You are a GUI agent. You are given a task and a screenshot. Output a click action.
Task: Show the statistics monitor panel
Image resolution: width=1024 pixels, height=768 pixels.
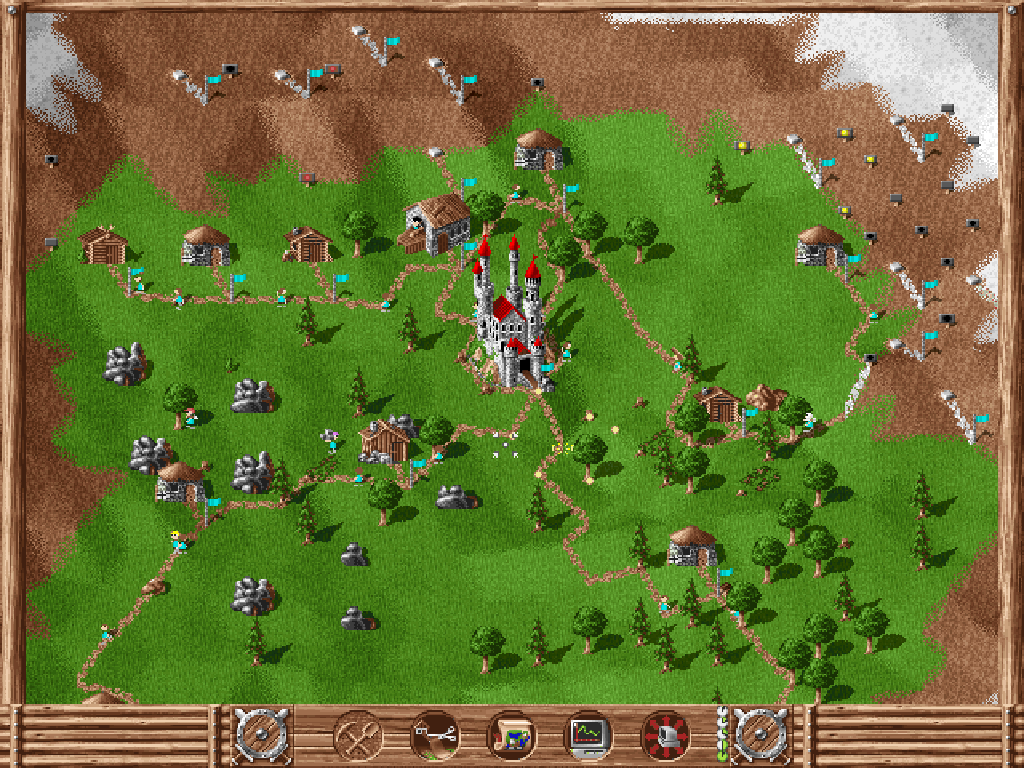tap(588, 737)
